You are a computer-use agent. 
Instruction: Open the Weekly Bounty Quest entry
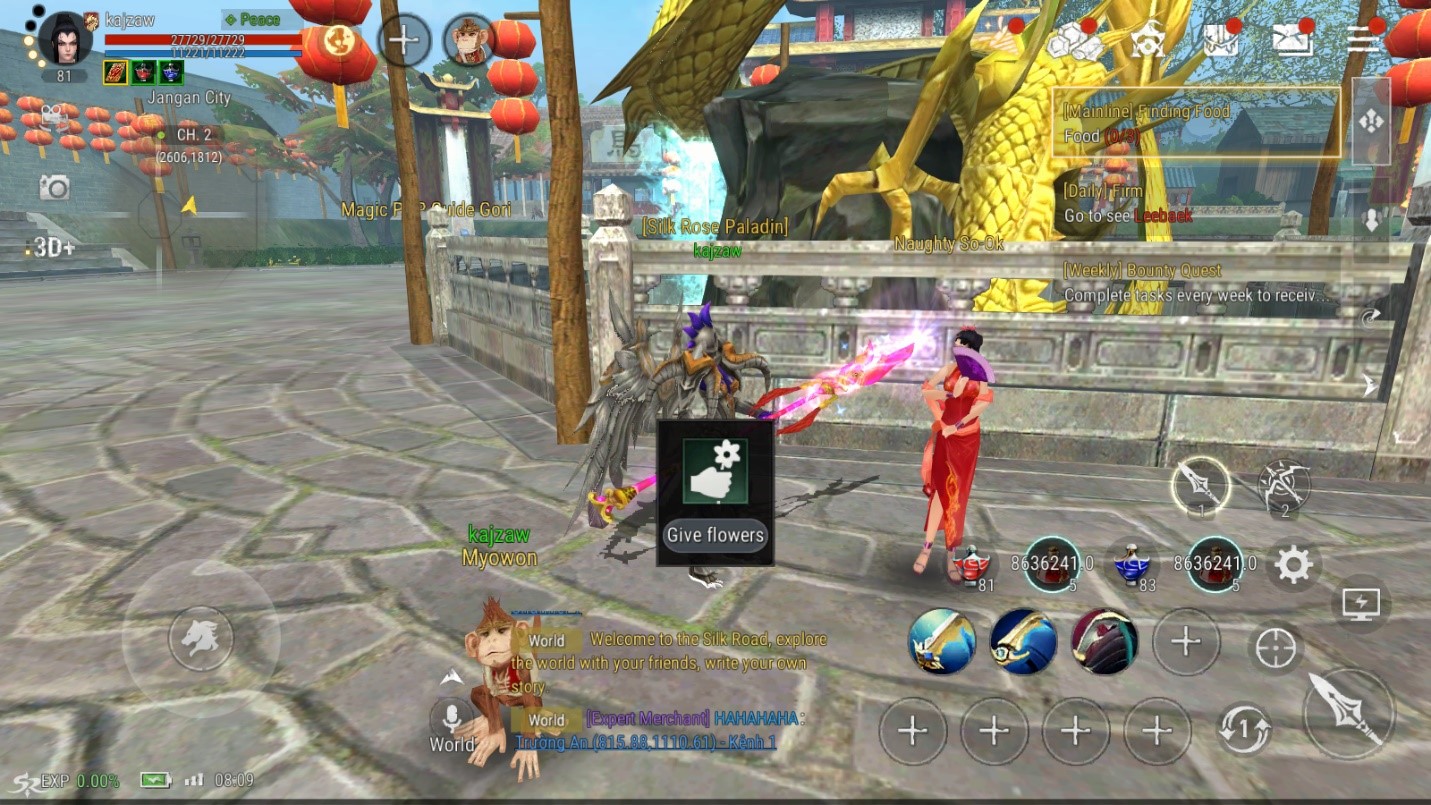tap(1195, 283)
